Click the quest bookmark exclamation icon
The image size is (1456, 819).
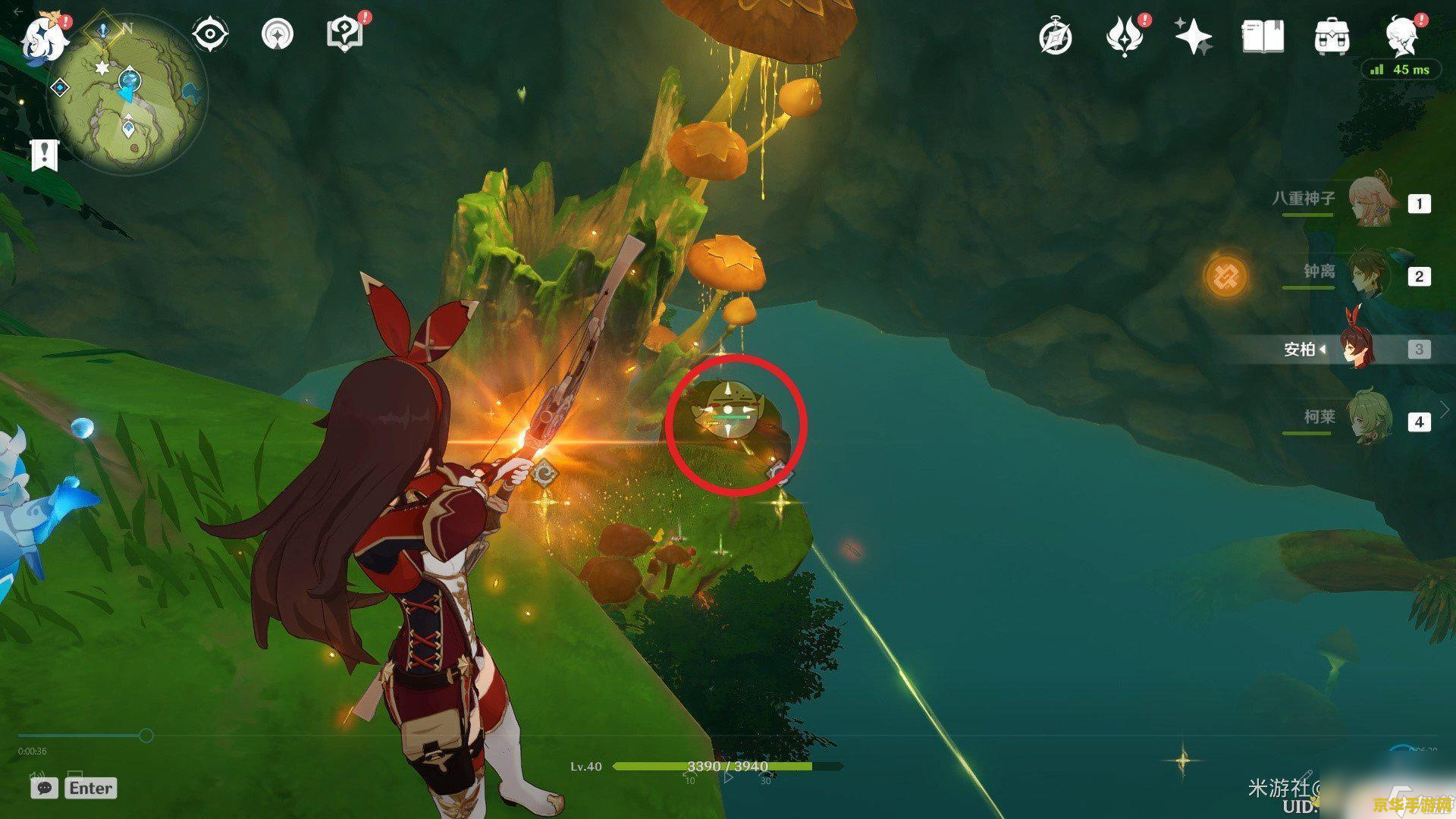click(x=45, y=155)
